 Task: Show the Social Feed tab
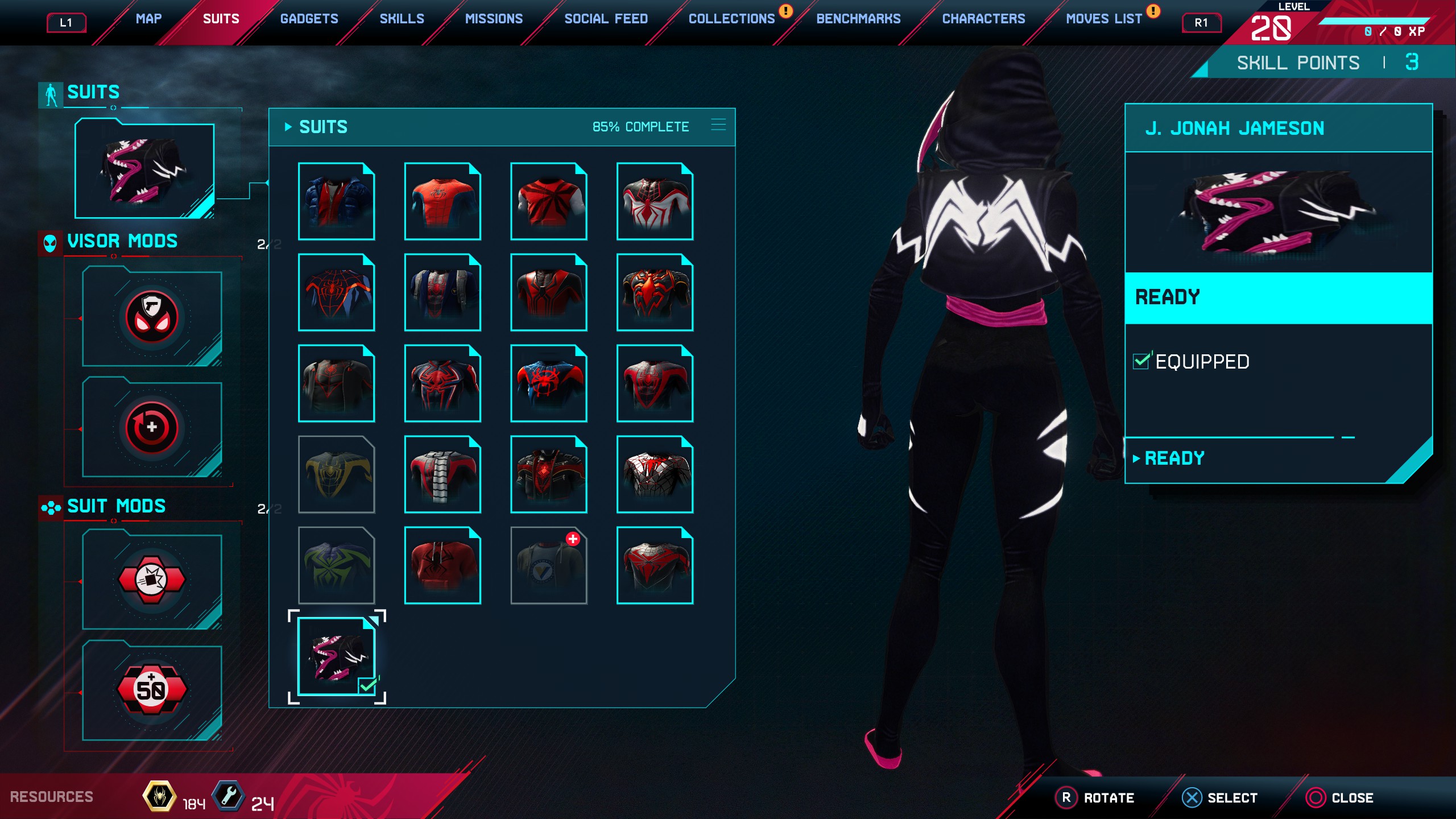[606, 19]
